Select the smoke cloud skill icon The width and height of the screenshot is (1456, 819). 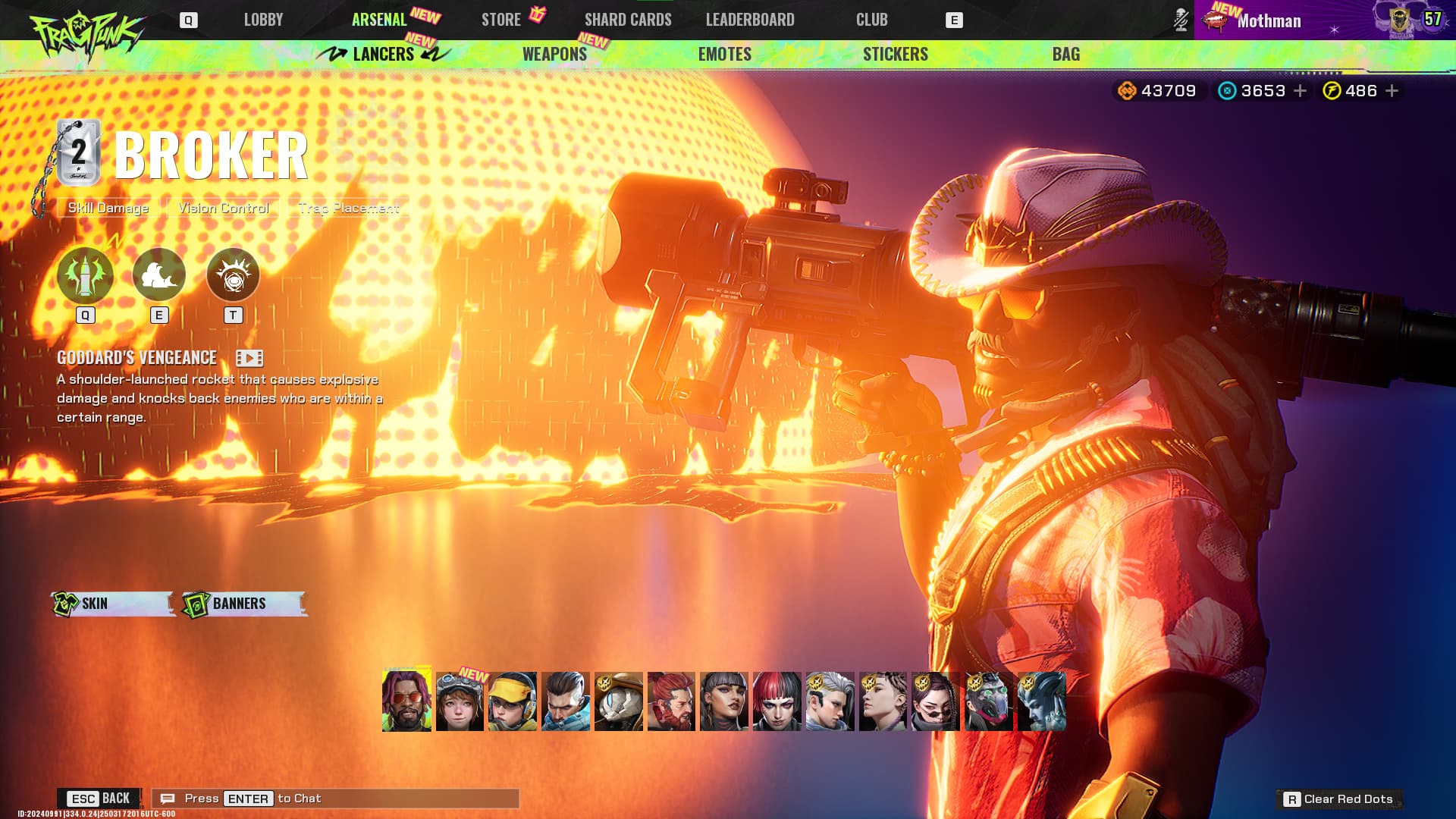[x=158, y=275]
